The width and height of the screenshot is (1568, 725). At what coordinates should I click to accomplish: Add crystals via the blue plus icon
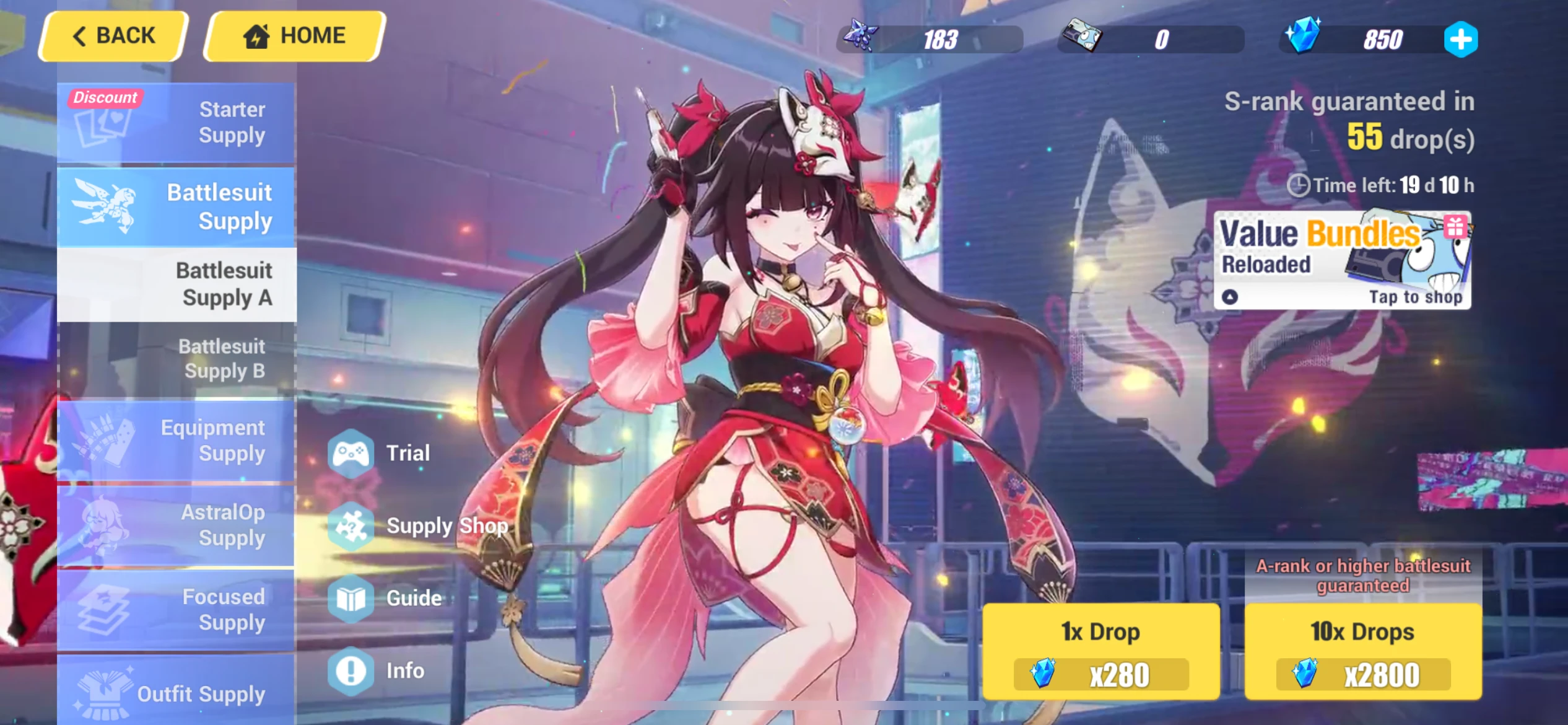click(1461, 39)
